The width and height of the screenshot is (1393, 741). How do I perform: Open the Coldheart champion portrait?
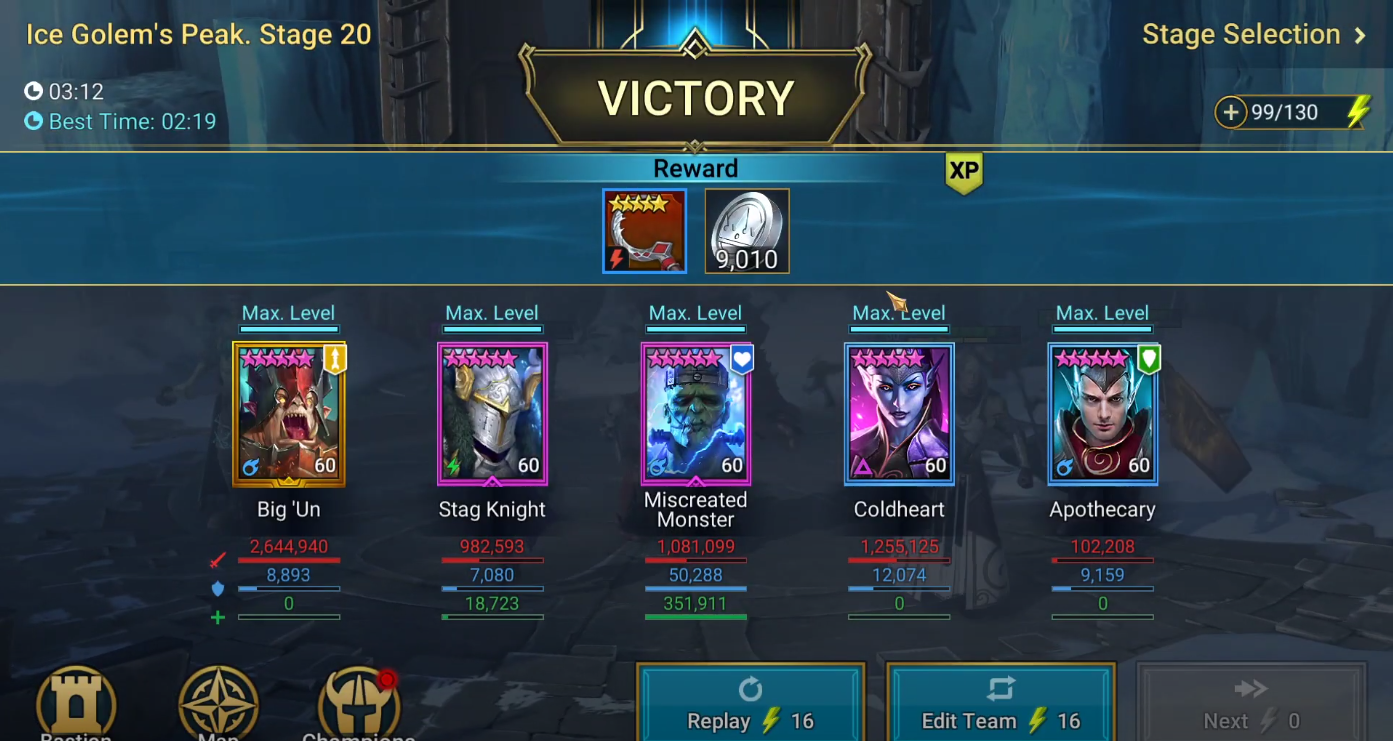[899, 414]
